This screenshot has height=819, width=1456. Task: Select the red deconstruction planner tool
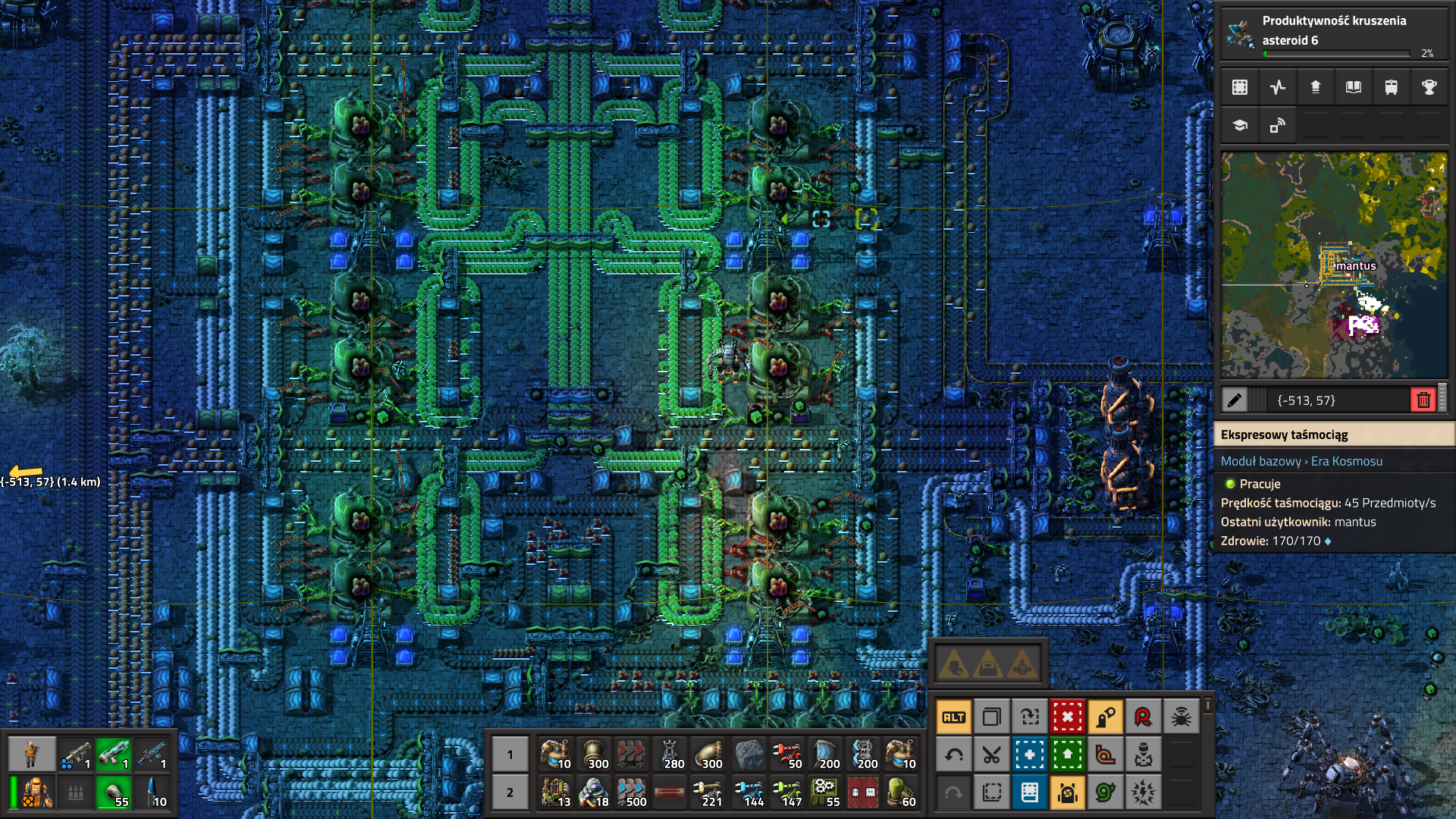point(1068,717)
